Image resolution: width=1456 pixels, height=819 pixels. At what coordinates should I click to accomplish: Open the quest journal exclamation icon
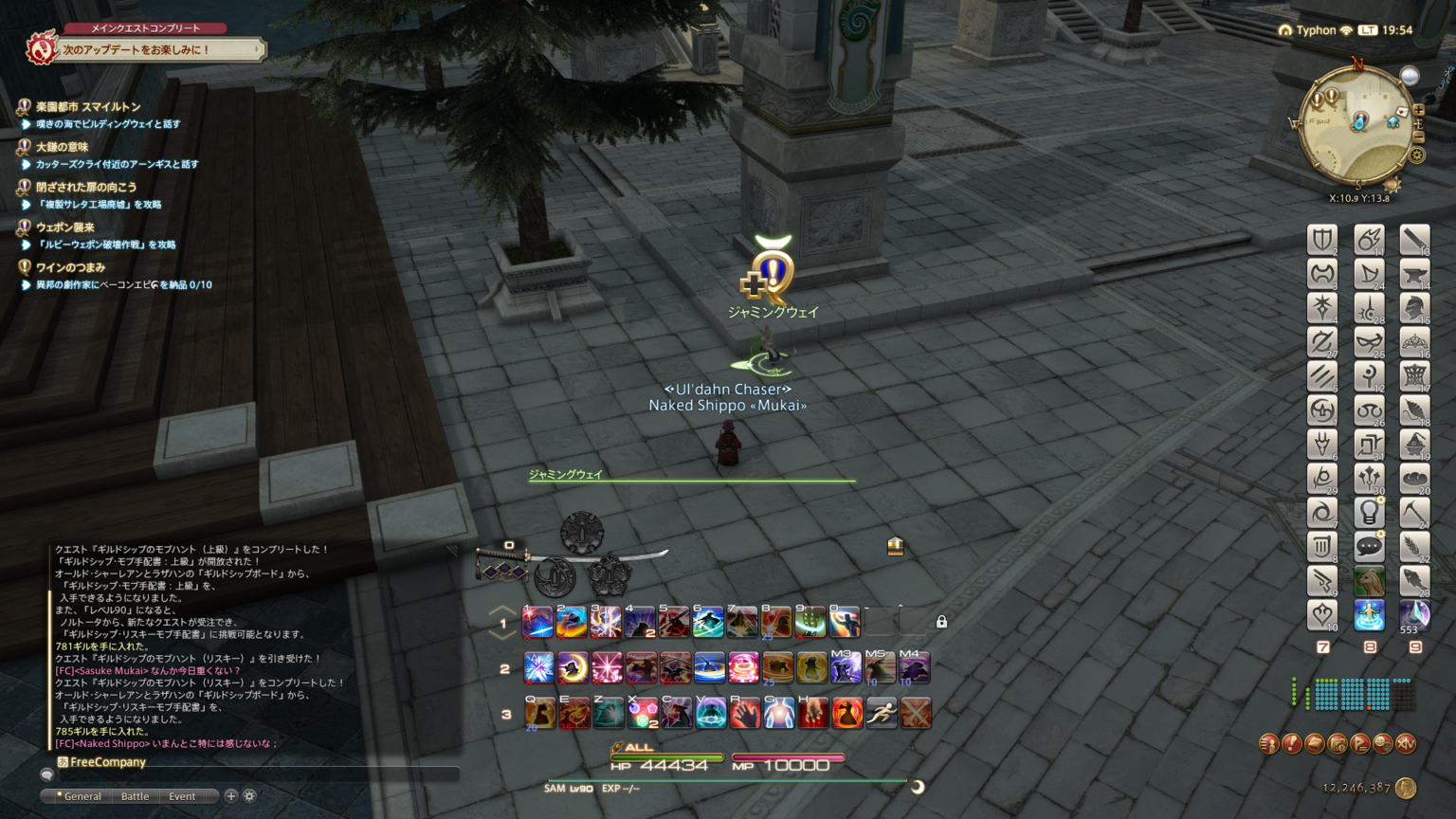[x=1291, y=744]
